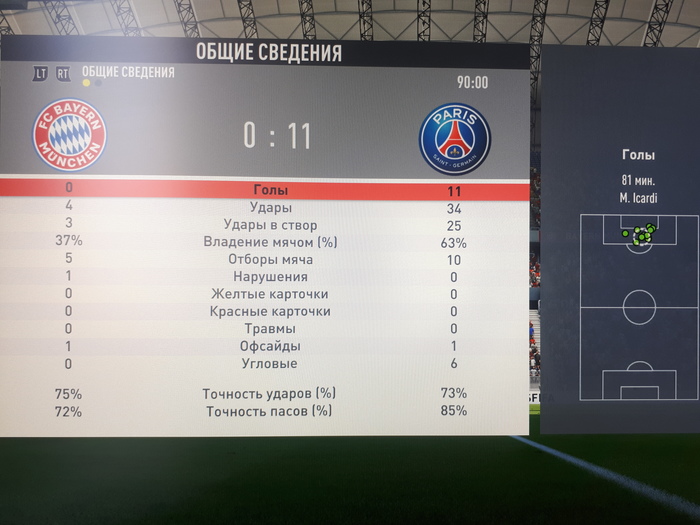This screenshot has height=525, width=700.
Task: Choose the Удары в створ row
Action: point(269,225)
